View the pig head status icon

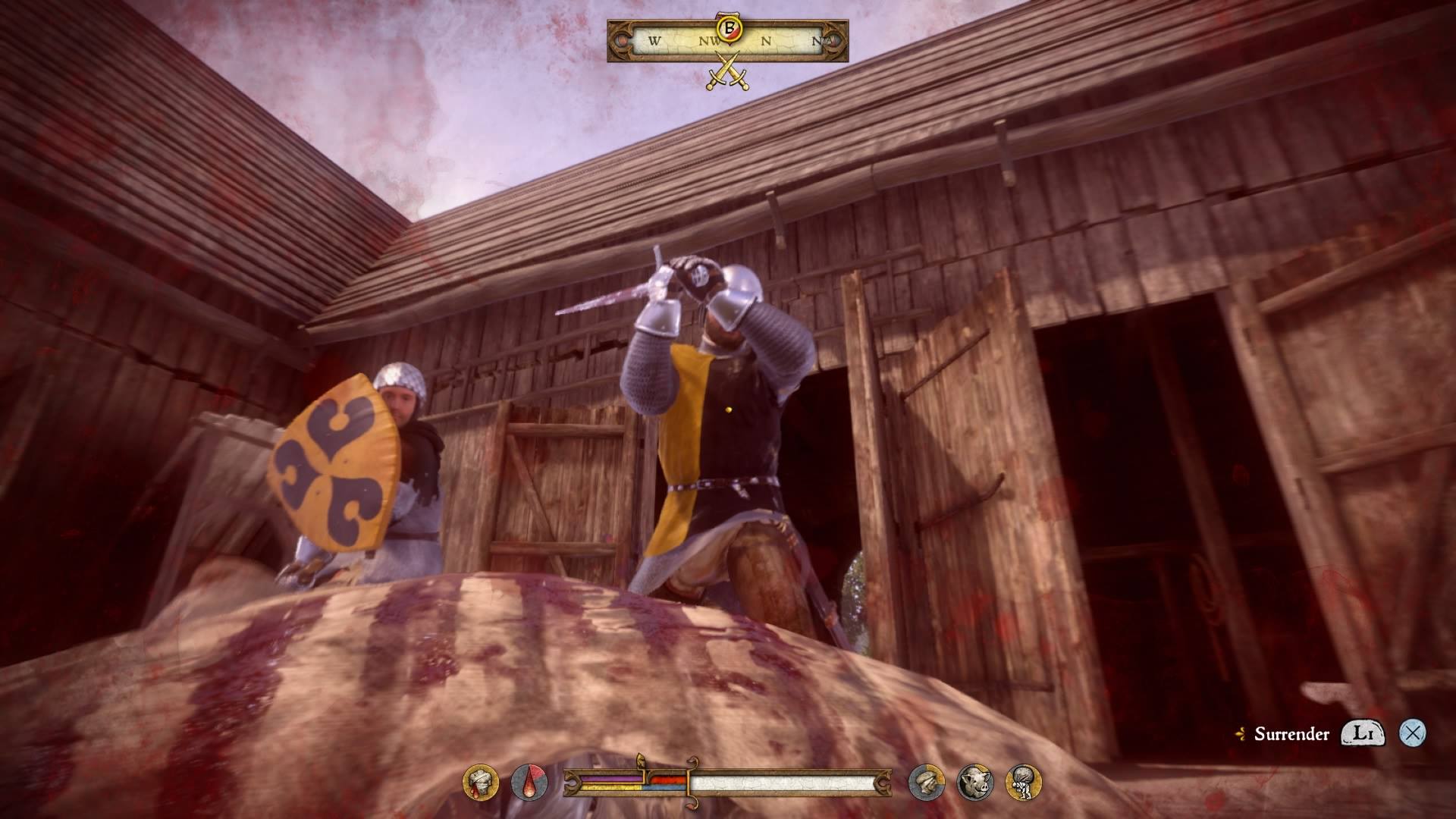(975, 783)
